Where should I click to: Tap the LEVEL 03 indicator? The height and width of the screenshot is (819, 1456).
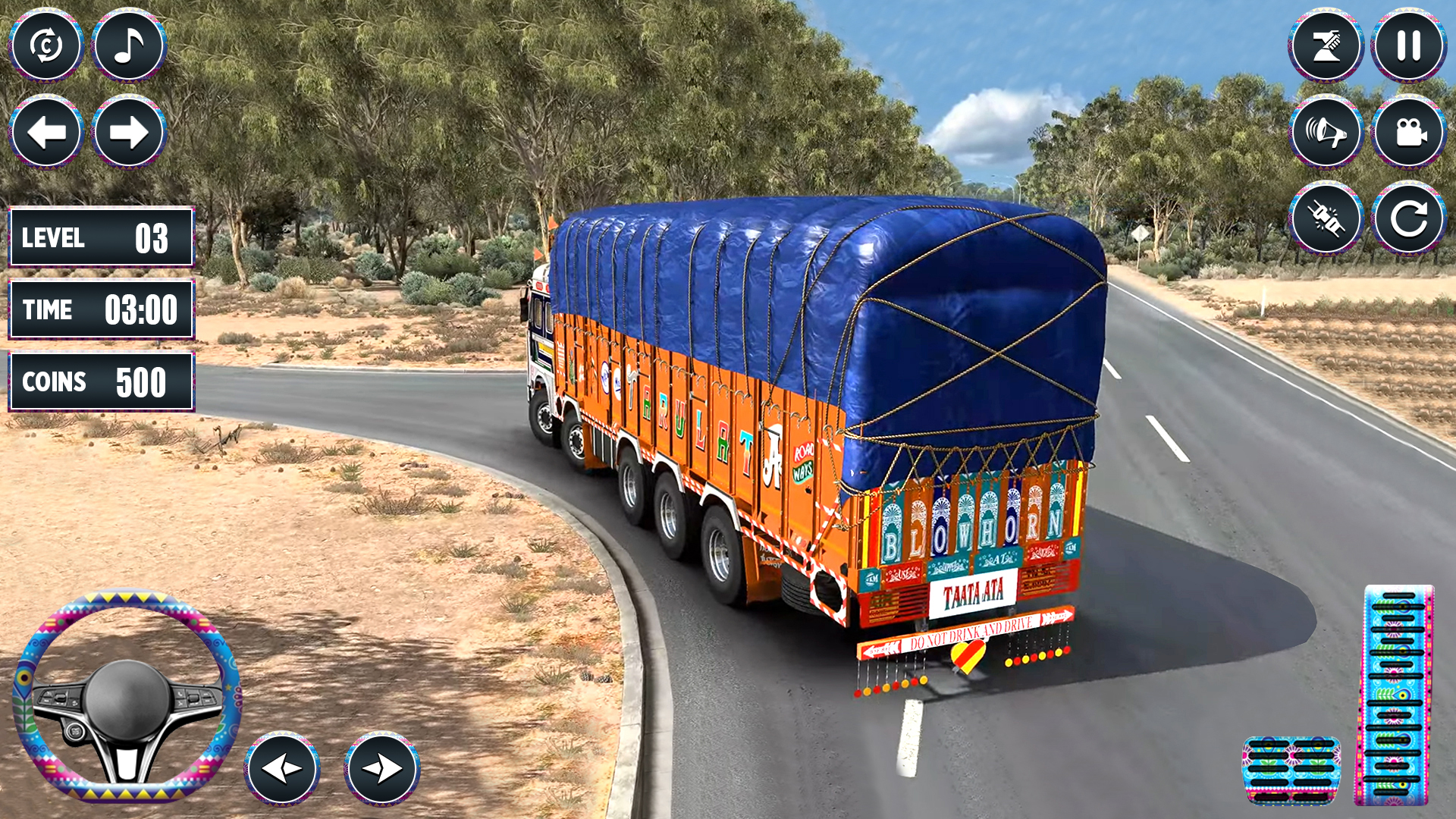coord(101,238)
